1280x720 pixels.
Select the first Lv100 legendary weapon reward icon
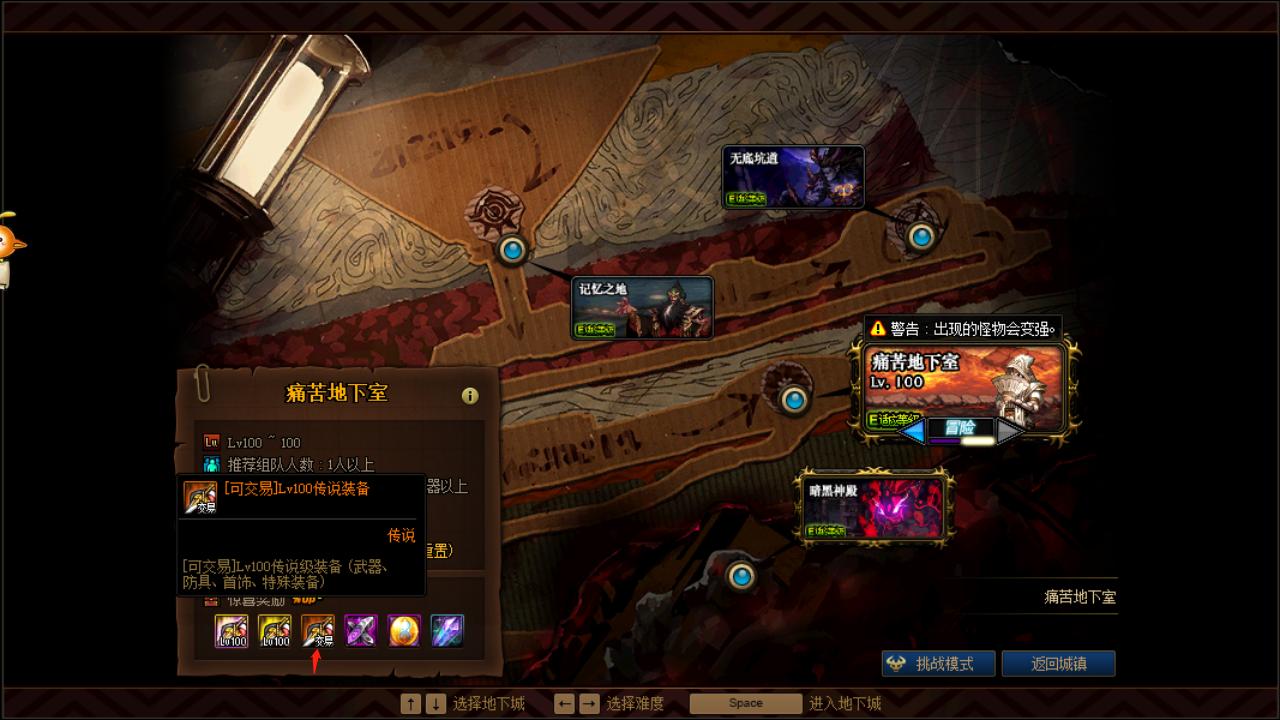(232, 631)
